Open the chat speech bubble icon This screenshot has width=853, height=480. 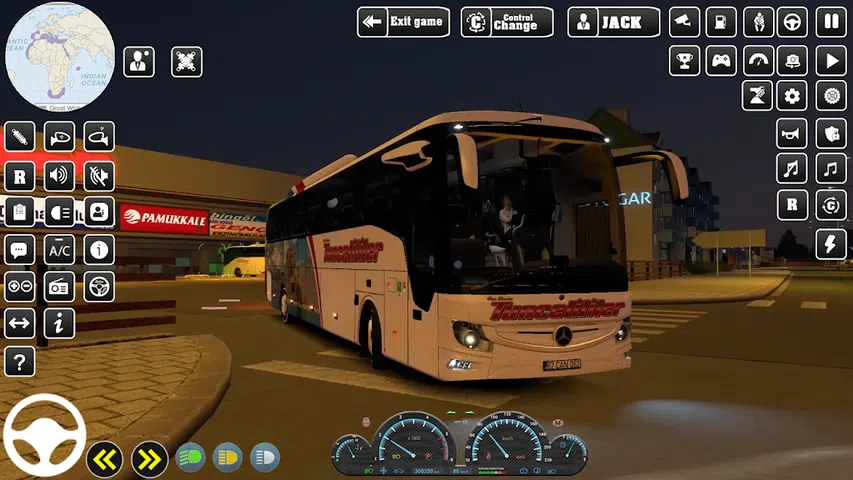pyautogui.click(x=19, y=249)
